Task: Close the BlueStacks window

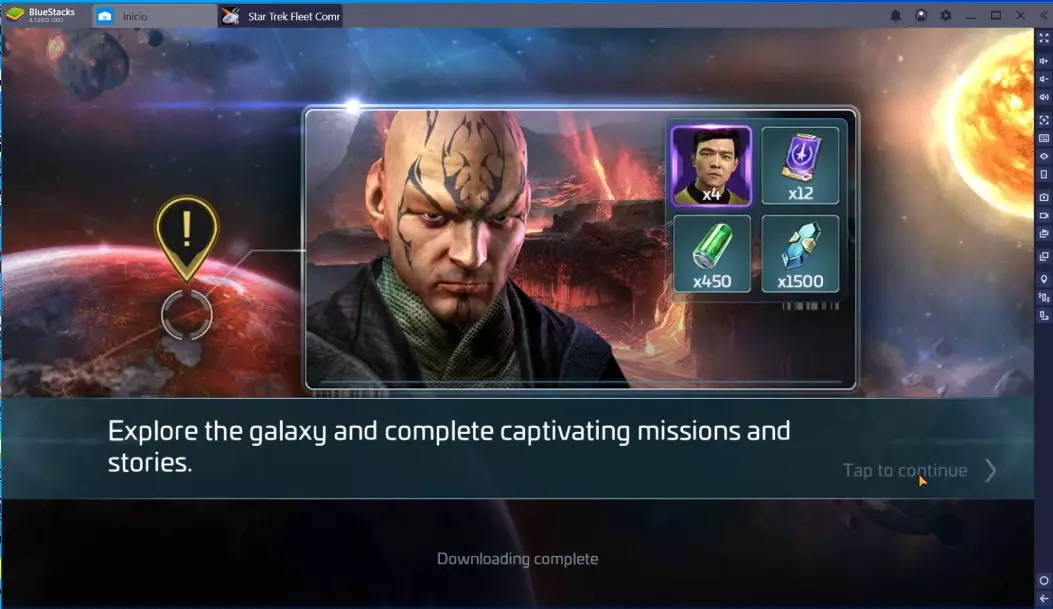Action: click(x=1021, y=15)
